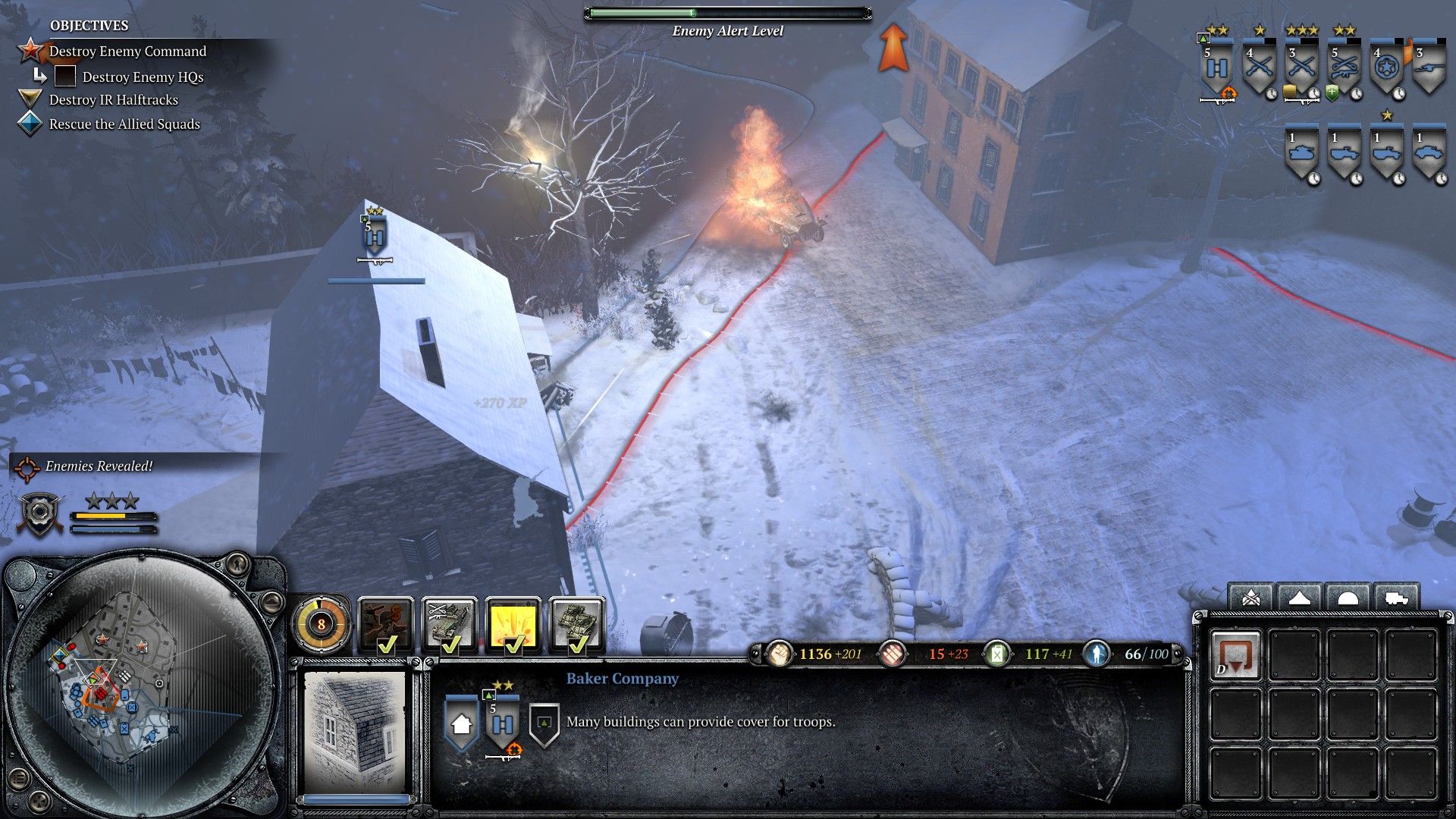Select the white house garrison shield icon
Image resolution: width=1456 pixels, height=819 pixels.
(461, 724)
